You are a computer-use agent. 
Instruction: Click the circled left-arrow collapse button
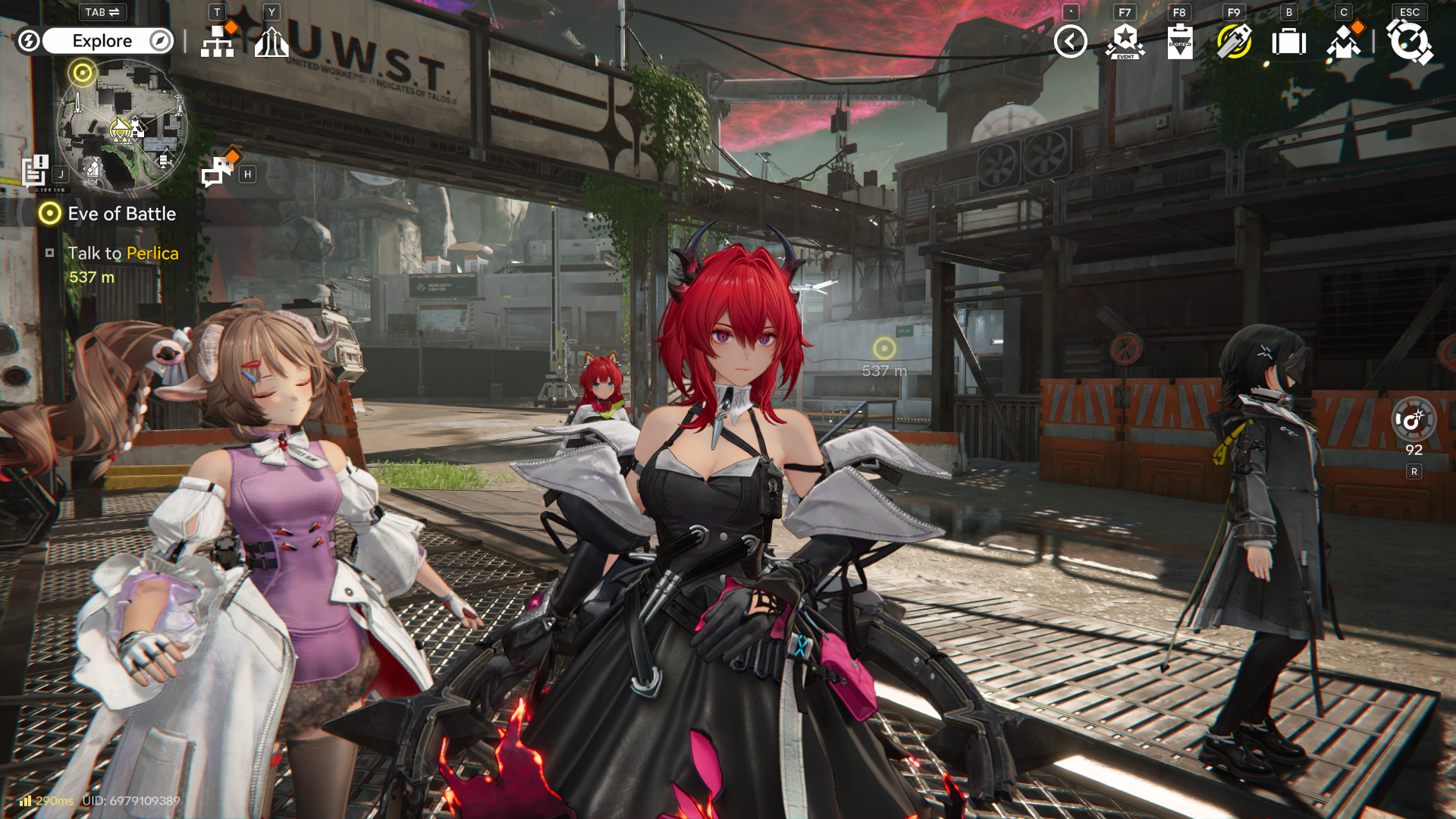pos(1070,42)
